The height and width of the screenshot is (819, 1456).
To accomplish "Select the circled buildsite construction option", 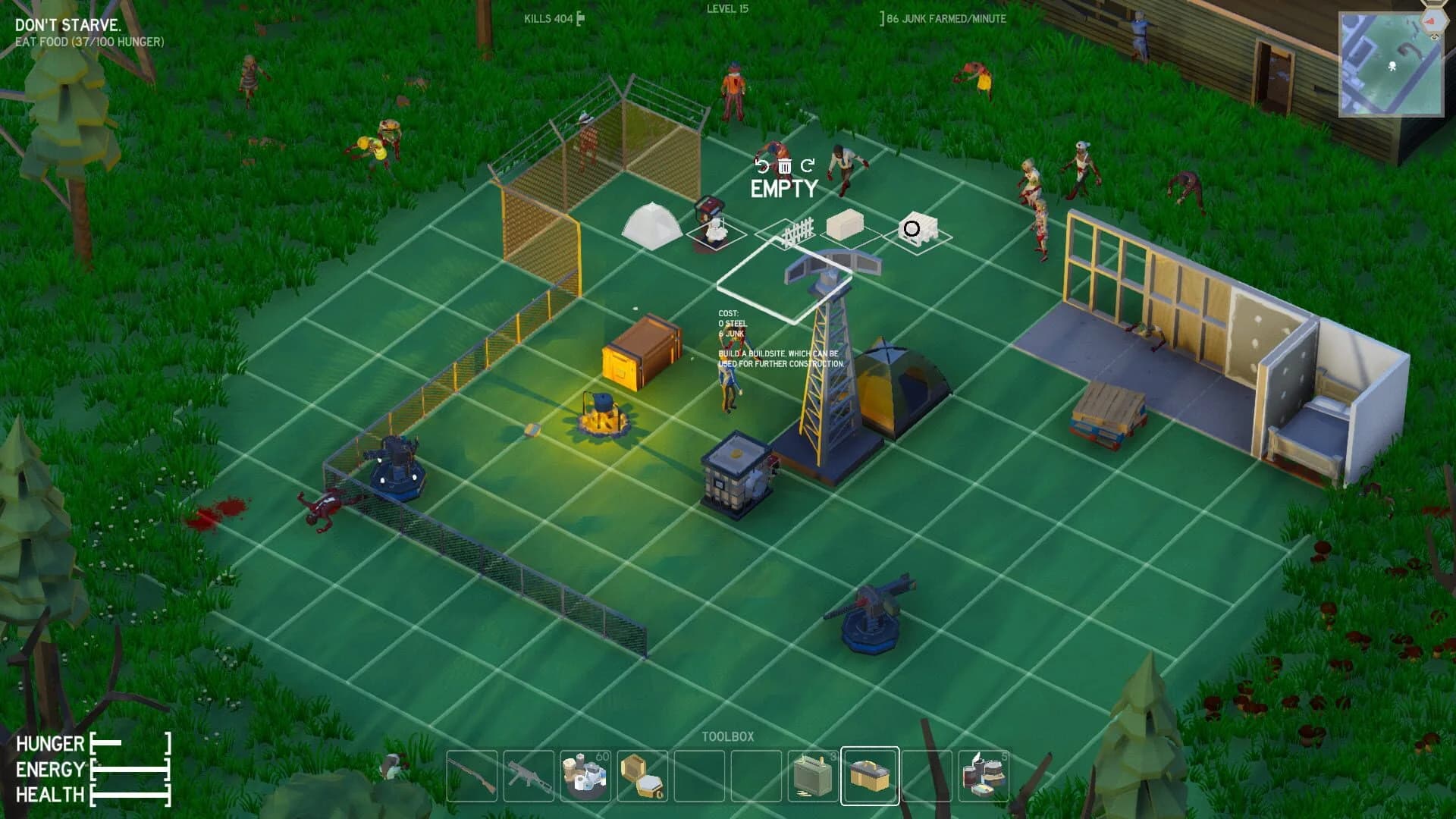I will 914,227.
